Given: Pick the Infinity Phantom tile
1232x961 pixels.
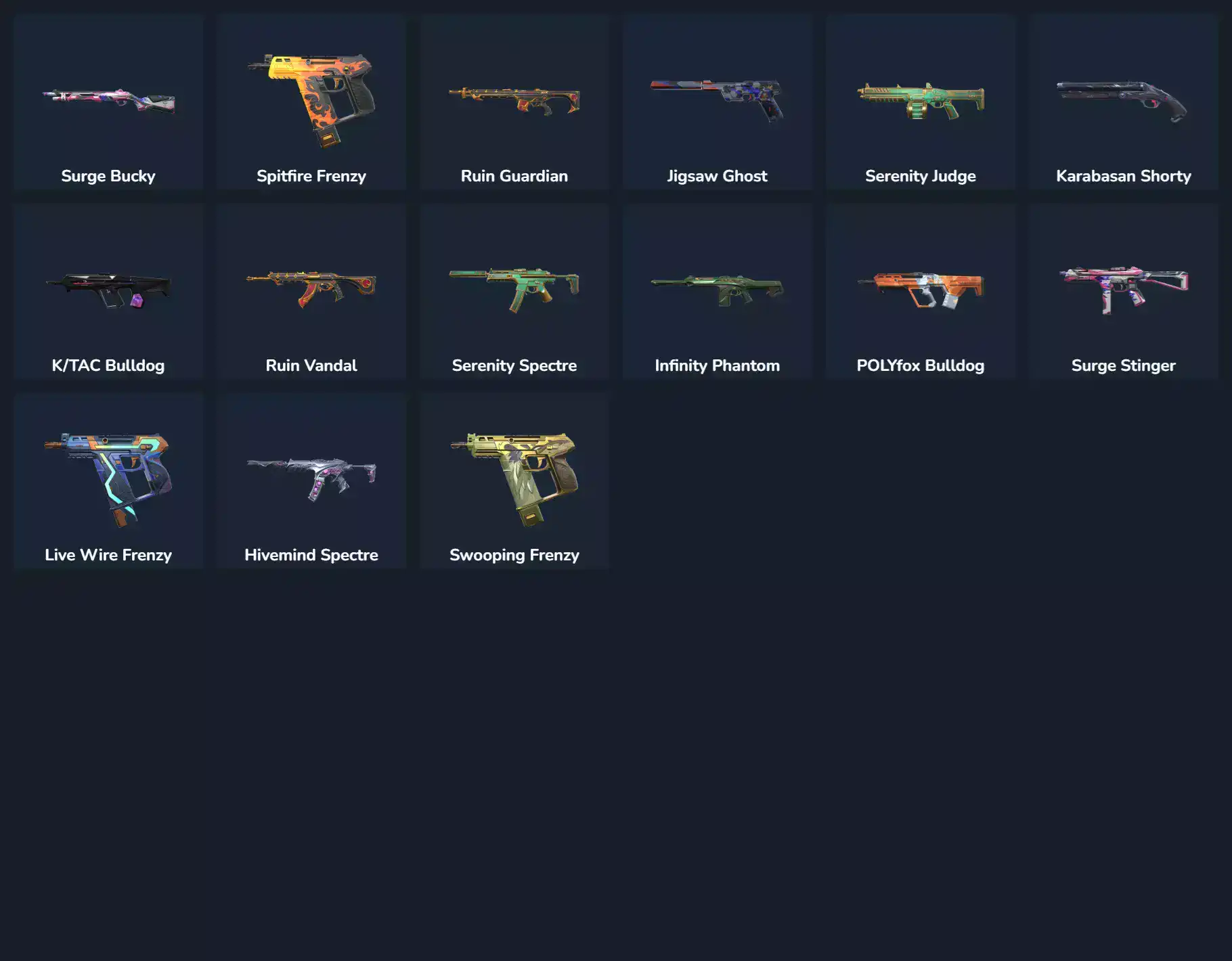Looking at the screenshot, I should point(718,292).
